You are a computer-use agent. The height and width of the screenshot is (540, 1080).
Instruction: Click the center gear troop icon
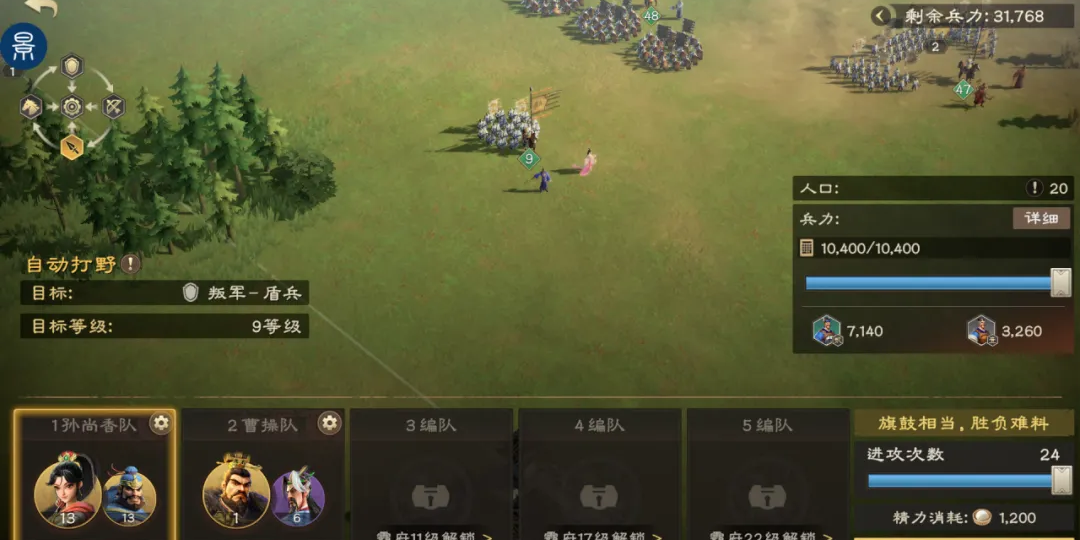tap(72, 106)
